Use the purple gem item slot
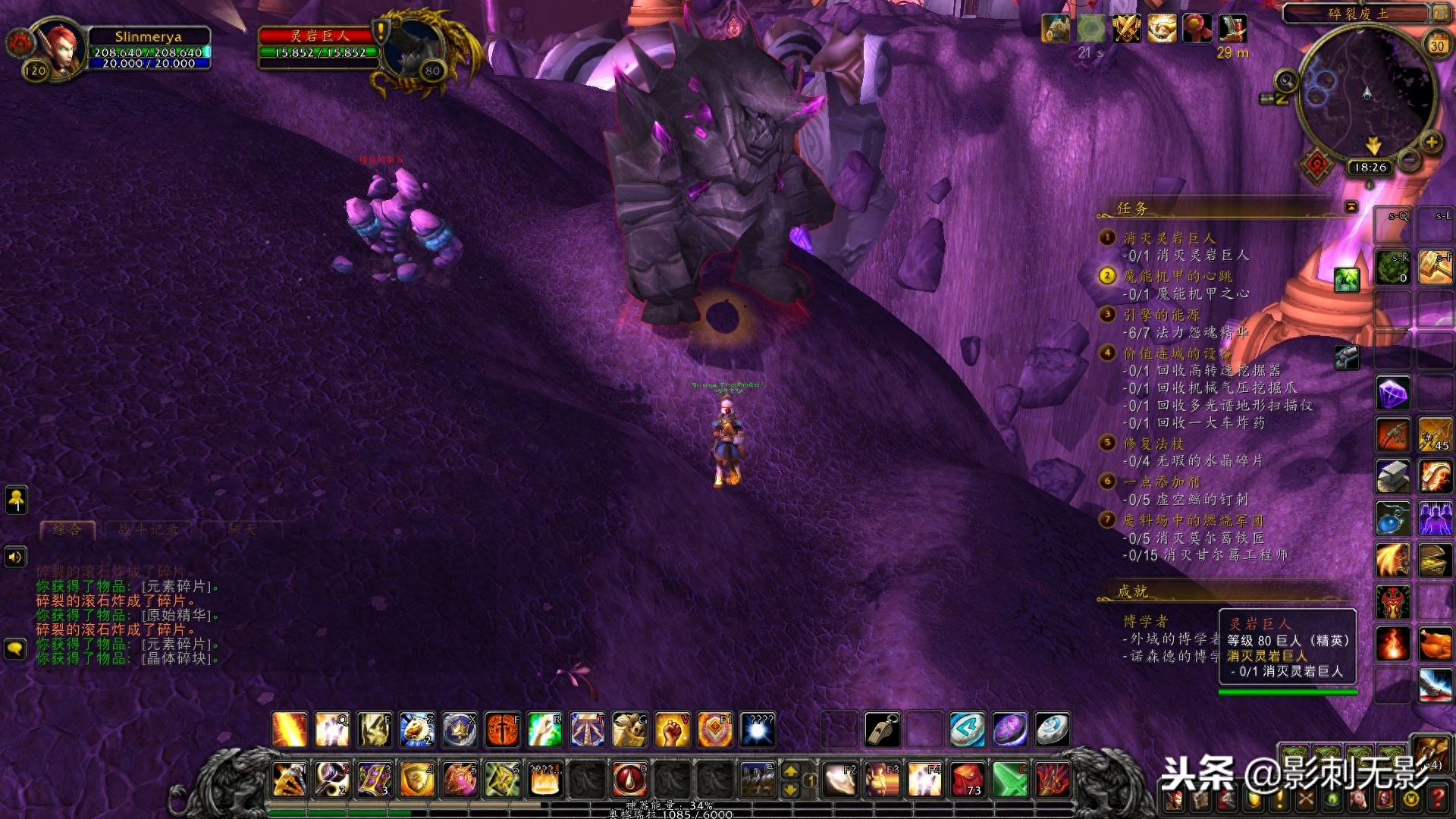 (x=1393, y=394)
